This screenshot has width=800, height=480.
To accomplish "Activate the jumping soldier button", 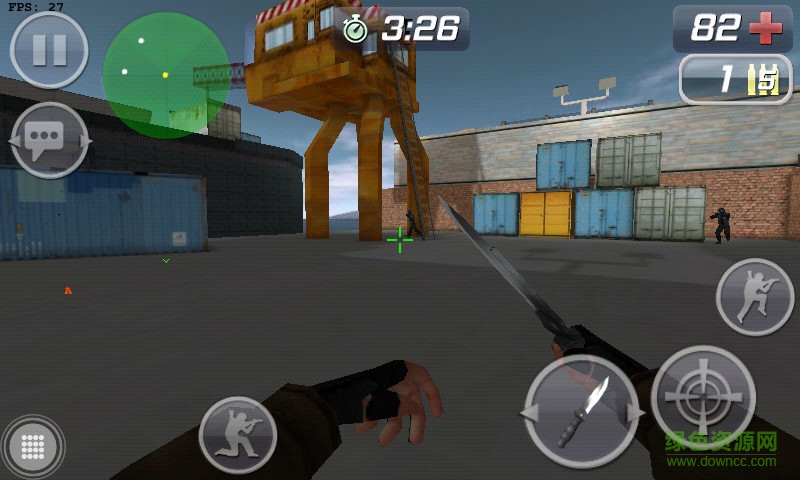I will [x=754, y=297].
